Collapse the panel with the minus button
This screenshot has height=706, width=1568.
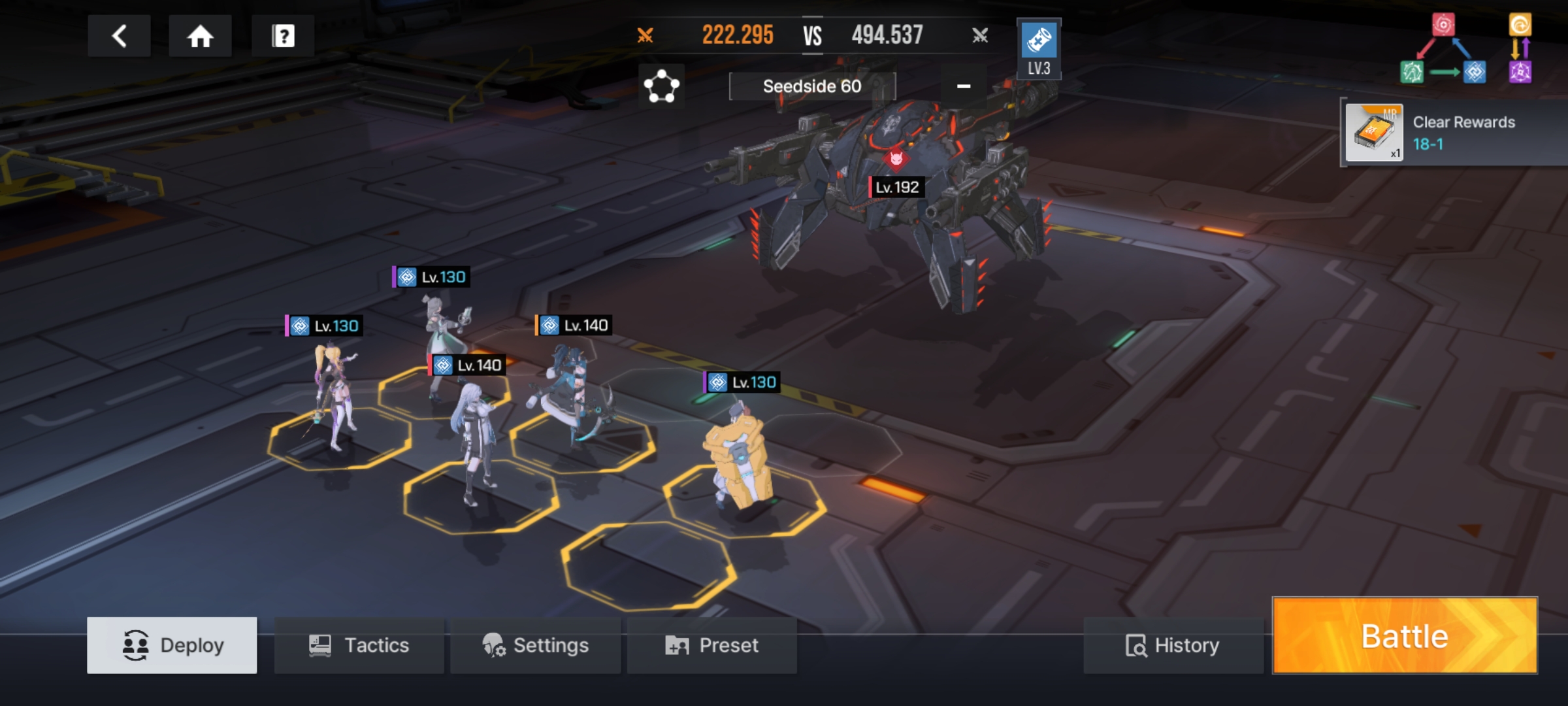pos(963,86)
